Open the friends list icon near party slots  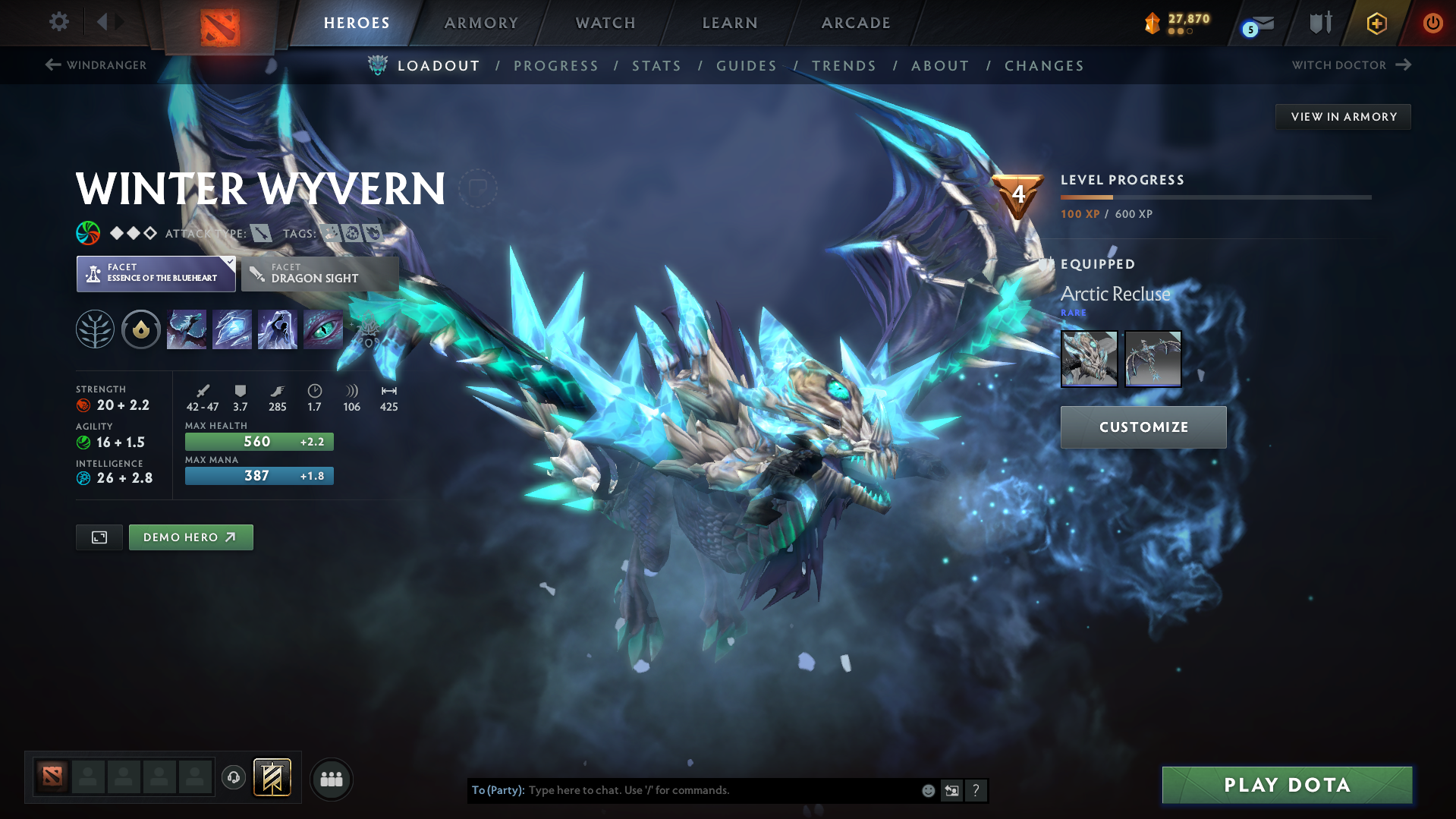click(332, 779)
